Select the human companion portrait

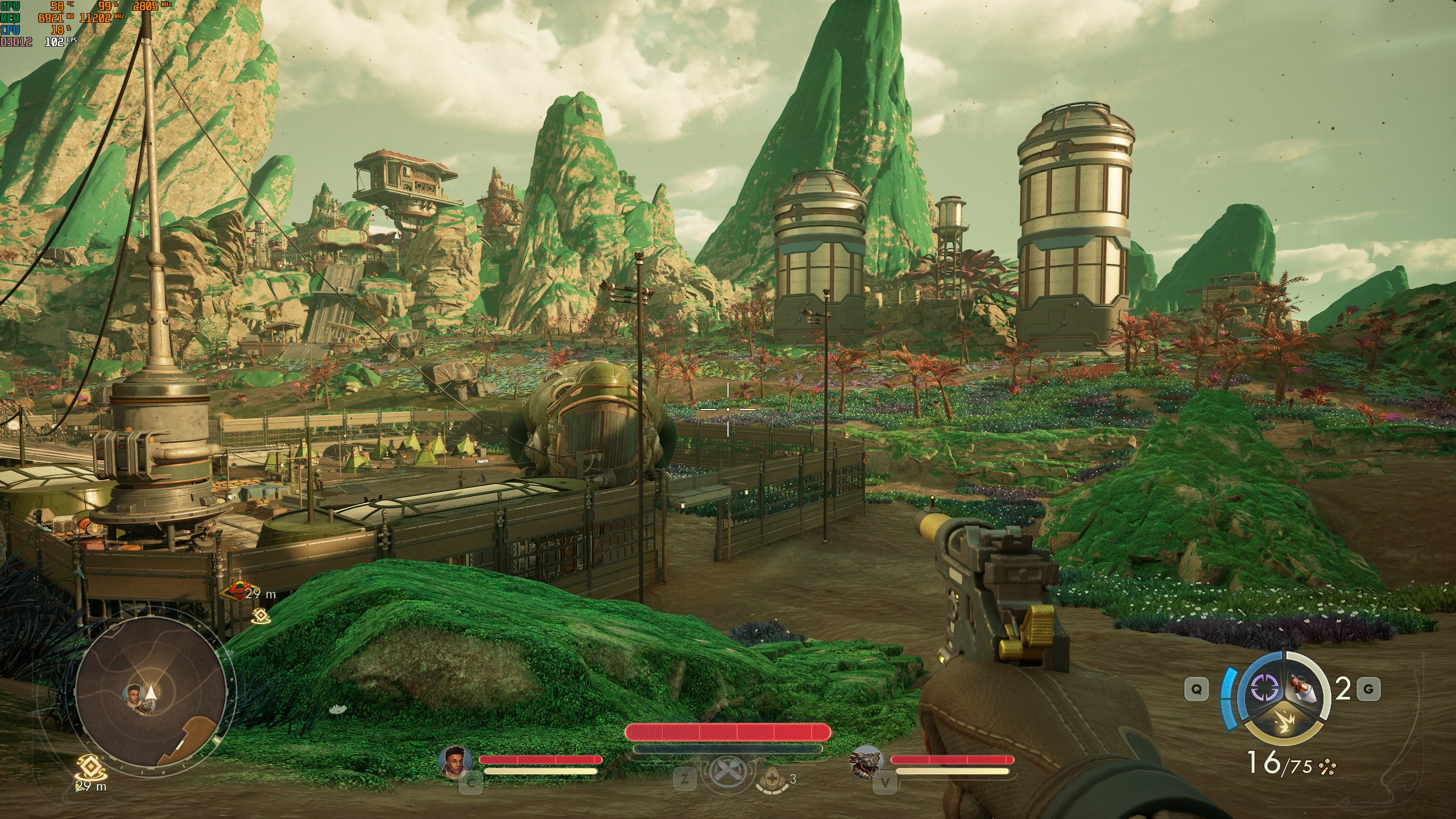coord(456,761)
